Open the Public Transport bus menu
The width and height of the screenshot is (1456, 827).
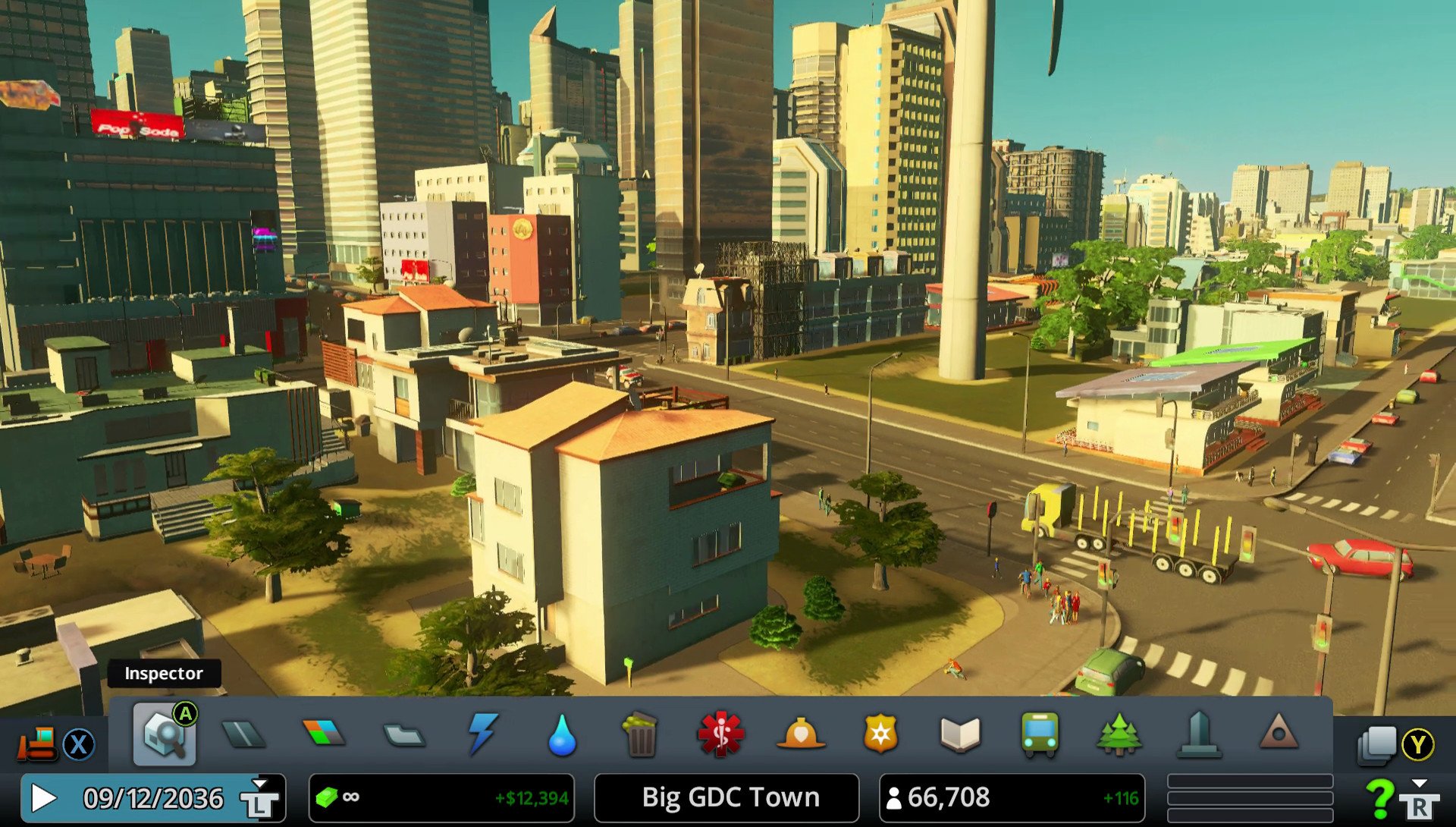(1040, 734)
